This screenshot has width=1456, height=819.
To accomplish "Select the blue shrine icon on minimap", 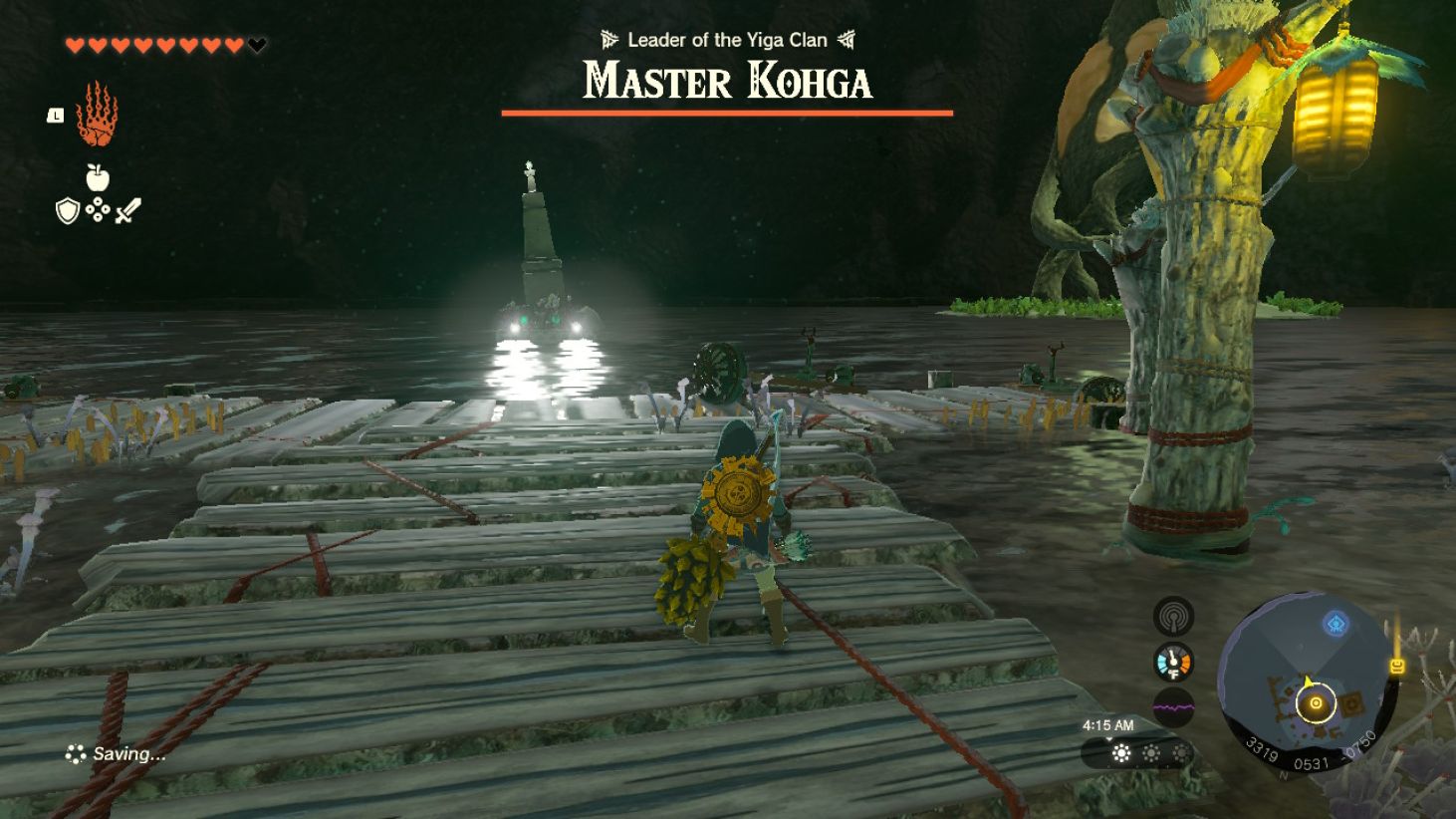I will point(1335,622).
